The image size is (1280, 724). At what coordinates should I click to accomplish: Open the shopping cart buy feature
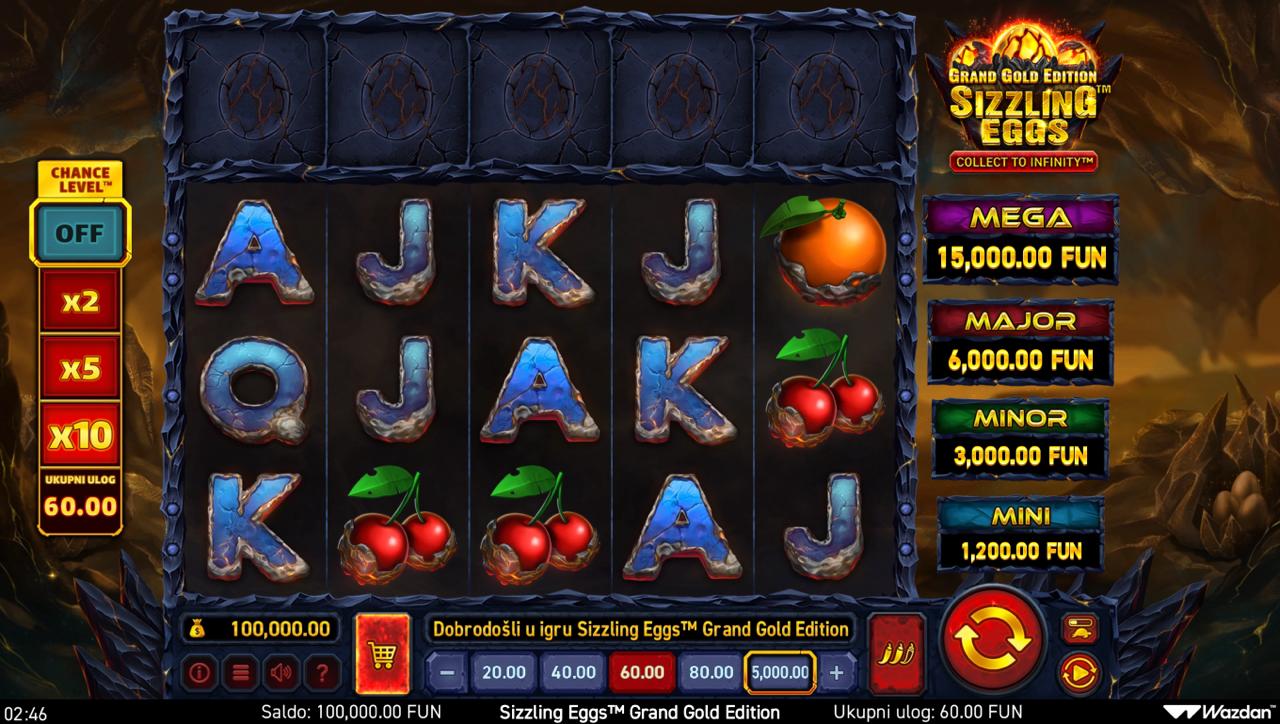pyautogui.click(x=382, y=654)
